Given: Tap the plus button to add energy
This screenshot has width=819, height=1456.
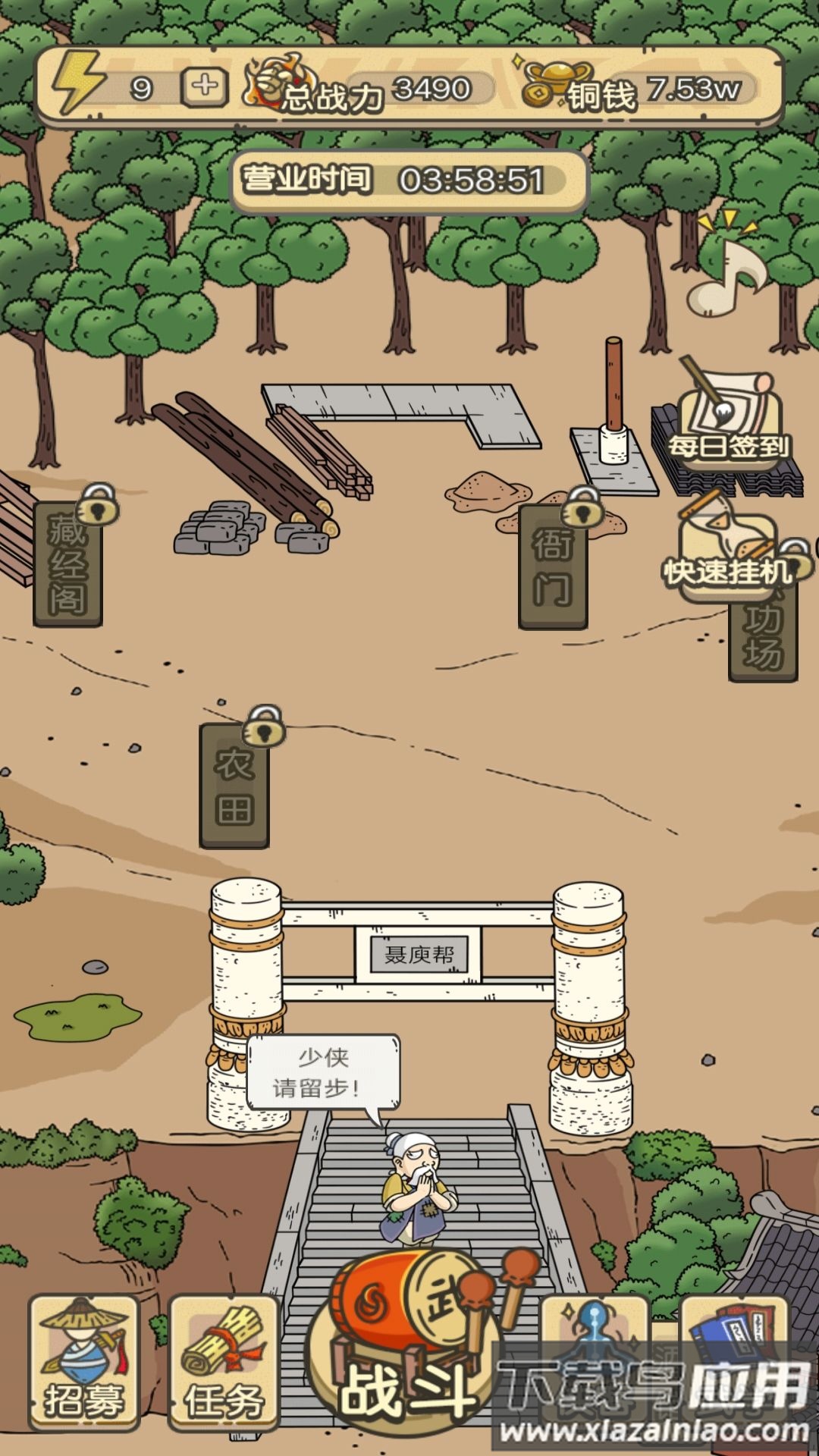Looking at the screenshot, I should point(204,86).
